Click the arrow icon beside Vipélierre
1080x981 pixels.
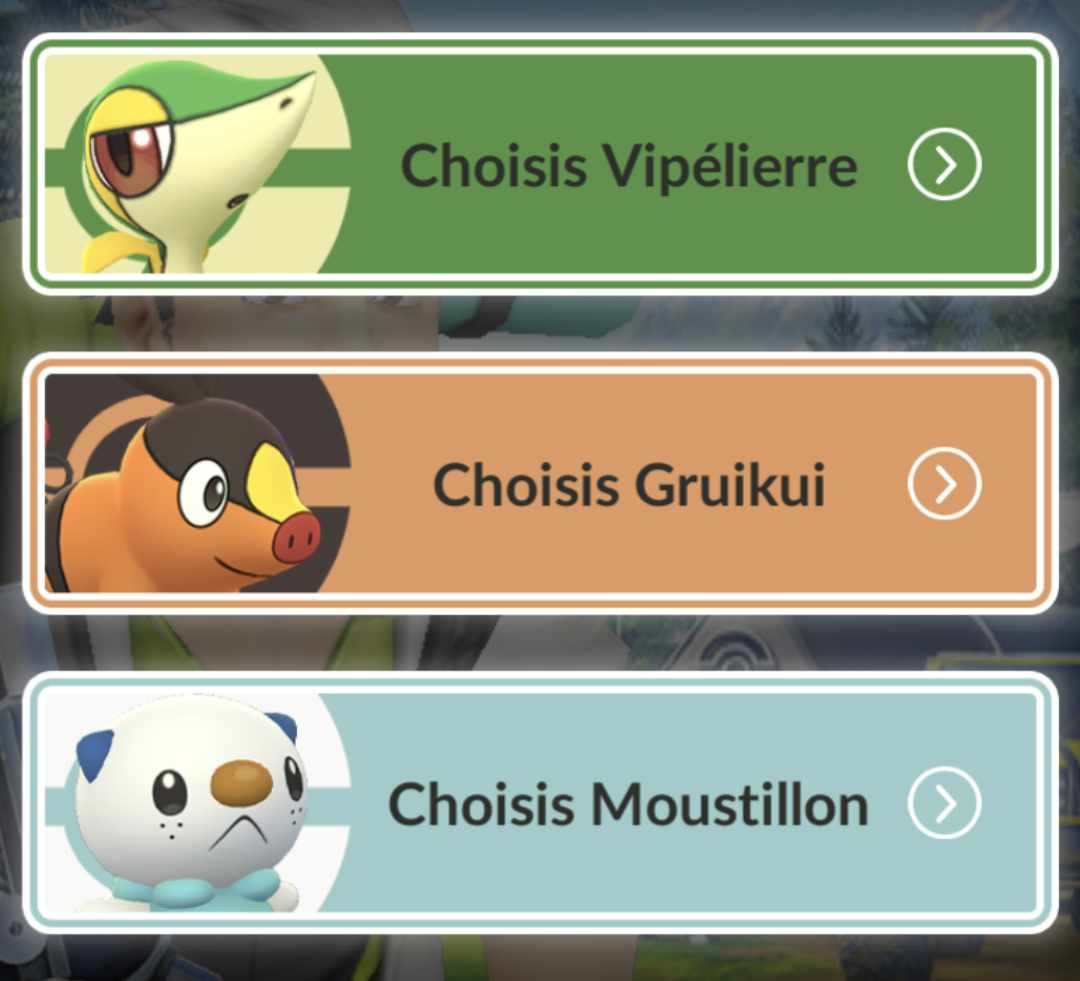(944, 165)
